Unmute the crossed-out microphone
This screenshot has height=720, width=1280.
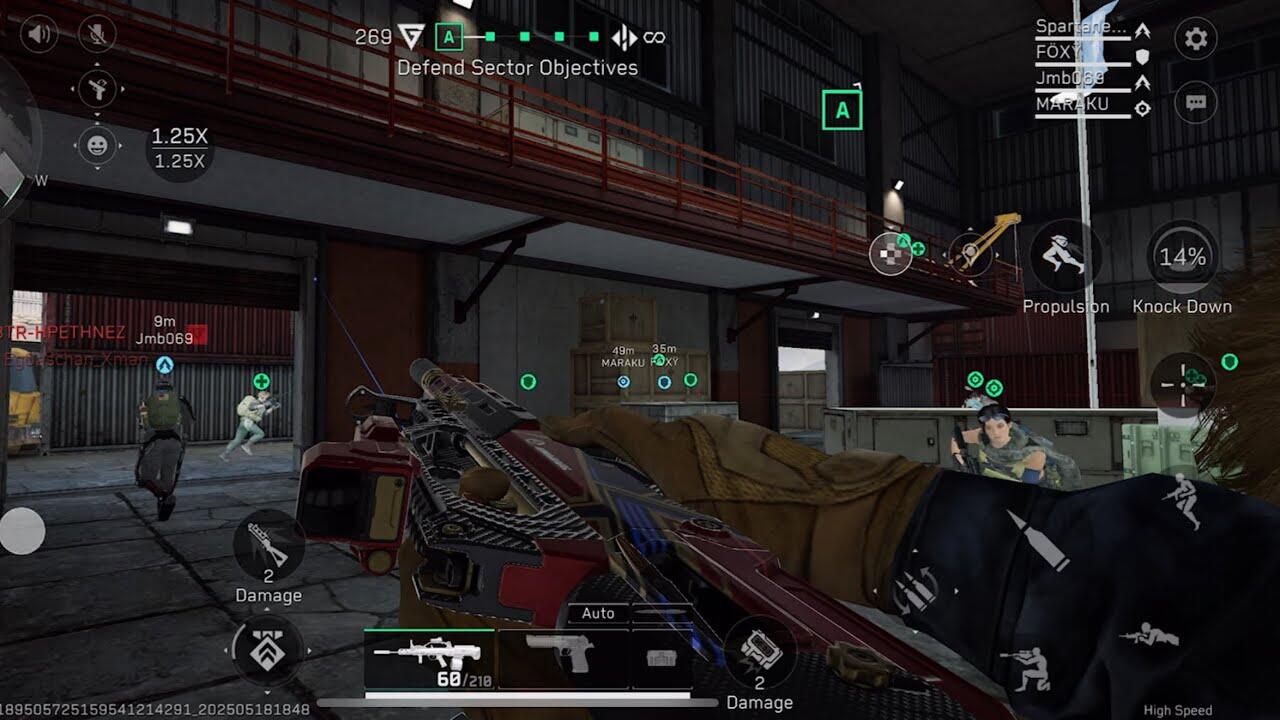pyautogui.click(x=97, y=35)
